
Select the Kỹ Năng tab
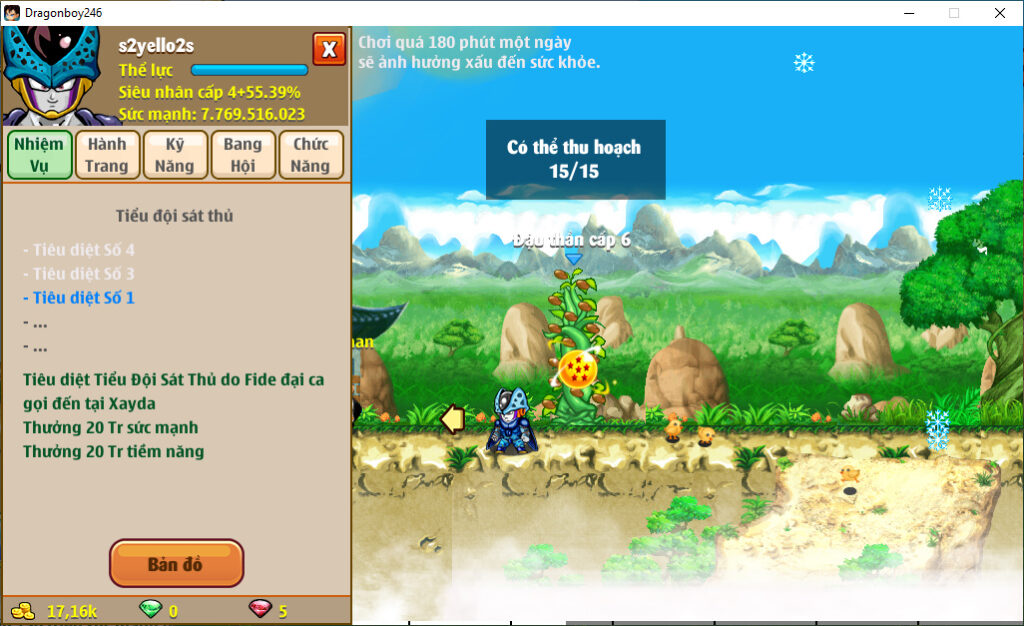[175, 155]
